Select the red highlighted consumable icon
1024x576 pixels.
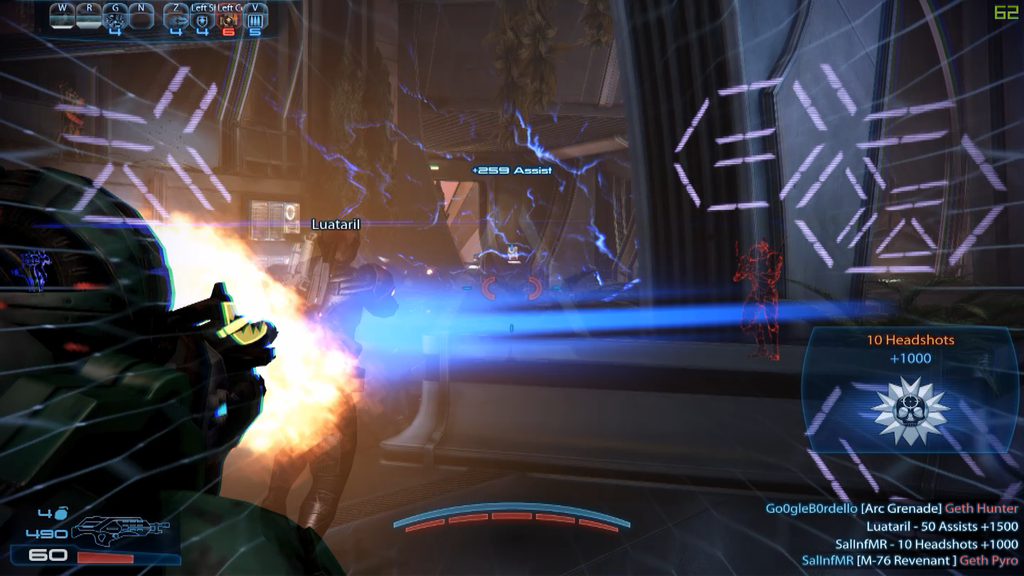click(x=228, y=18)
